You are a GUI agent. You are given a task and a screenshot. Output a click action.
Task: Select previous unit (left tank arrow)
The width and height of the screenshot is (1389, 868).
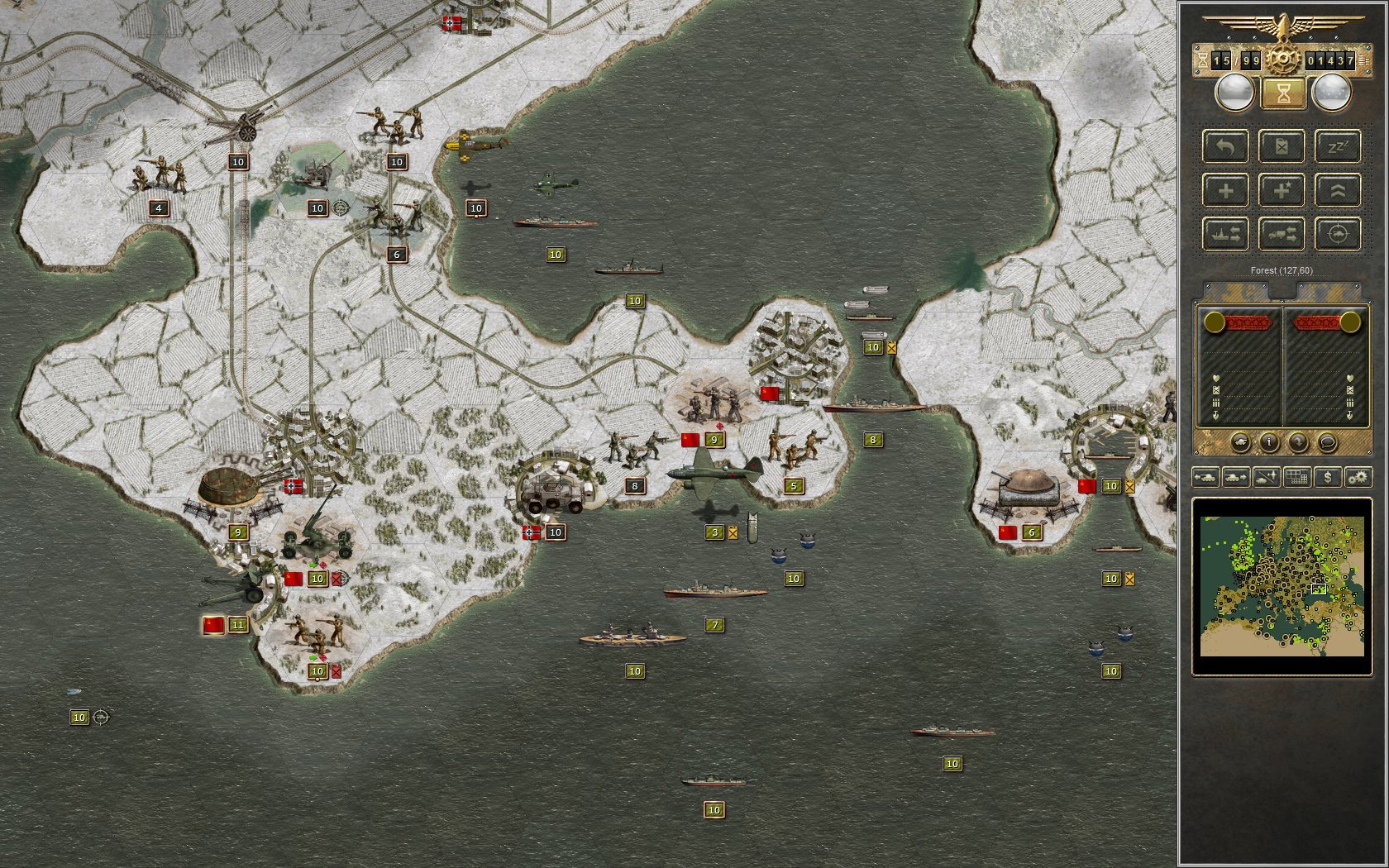coord(1206,478)
